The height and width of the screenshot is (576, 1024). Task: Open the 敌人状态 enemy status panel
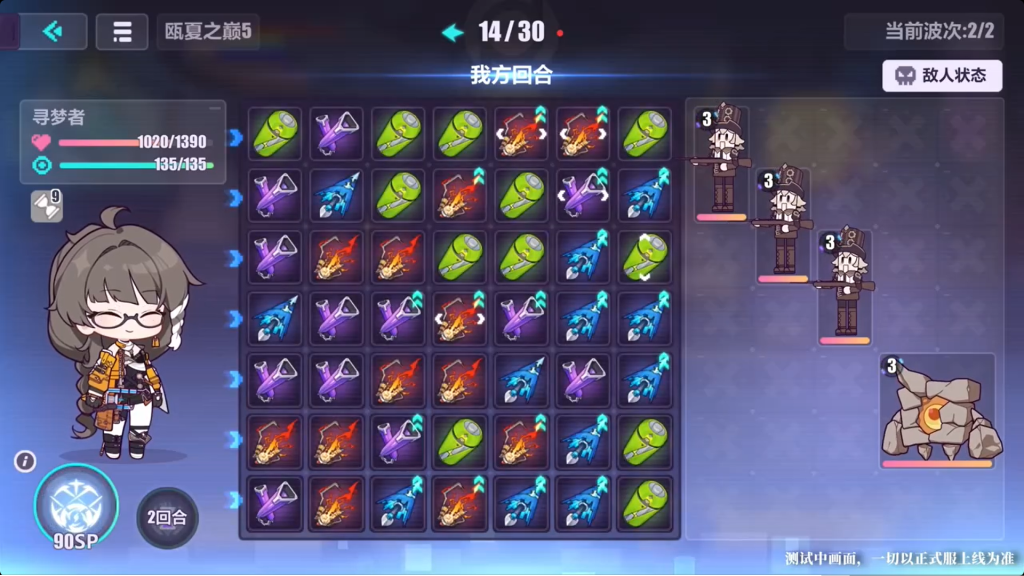point(942,75)
